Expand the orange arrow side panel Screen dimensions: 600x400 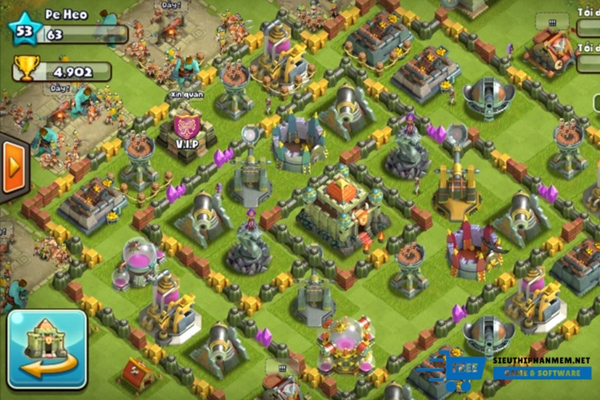(13, 167)
